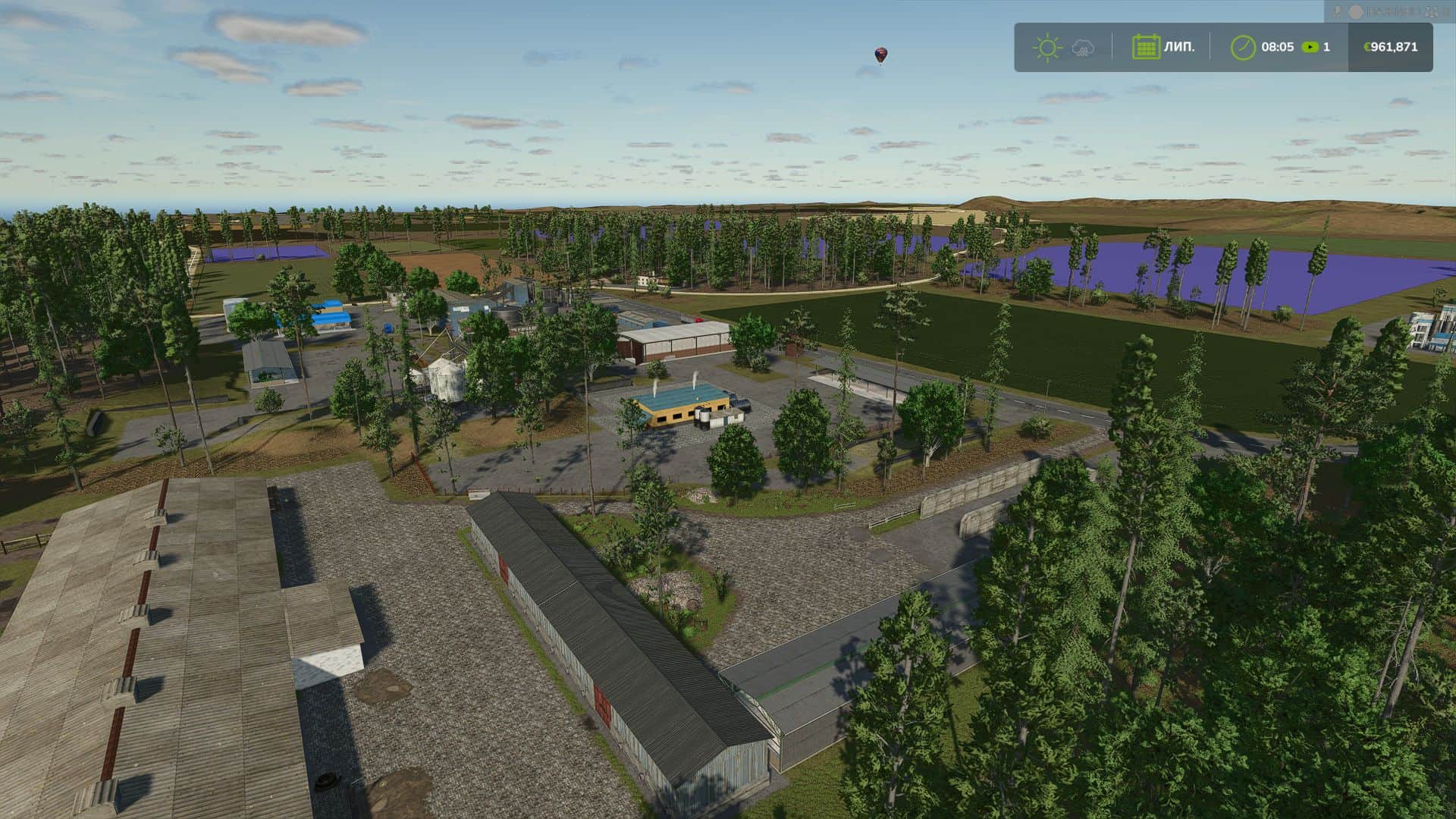This screenshot has width=1456, height=819.
Task: Click the rain cloud forecast icon
Action: point(1082,48)
